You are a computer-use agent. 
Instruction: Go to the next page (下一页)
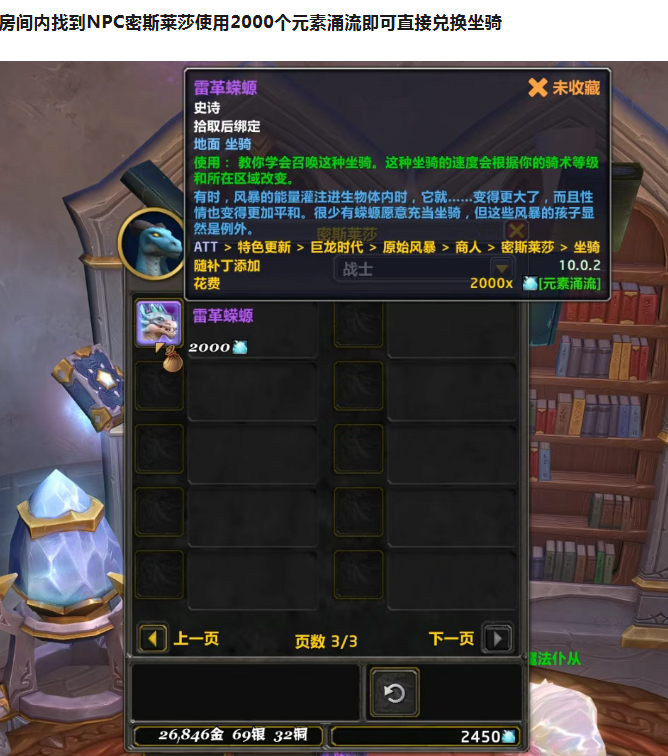tap(497, 638)
